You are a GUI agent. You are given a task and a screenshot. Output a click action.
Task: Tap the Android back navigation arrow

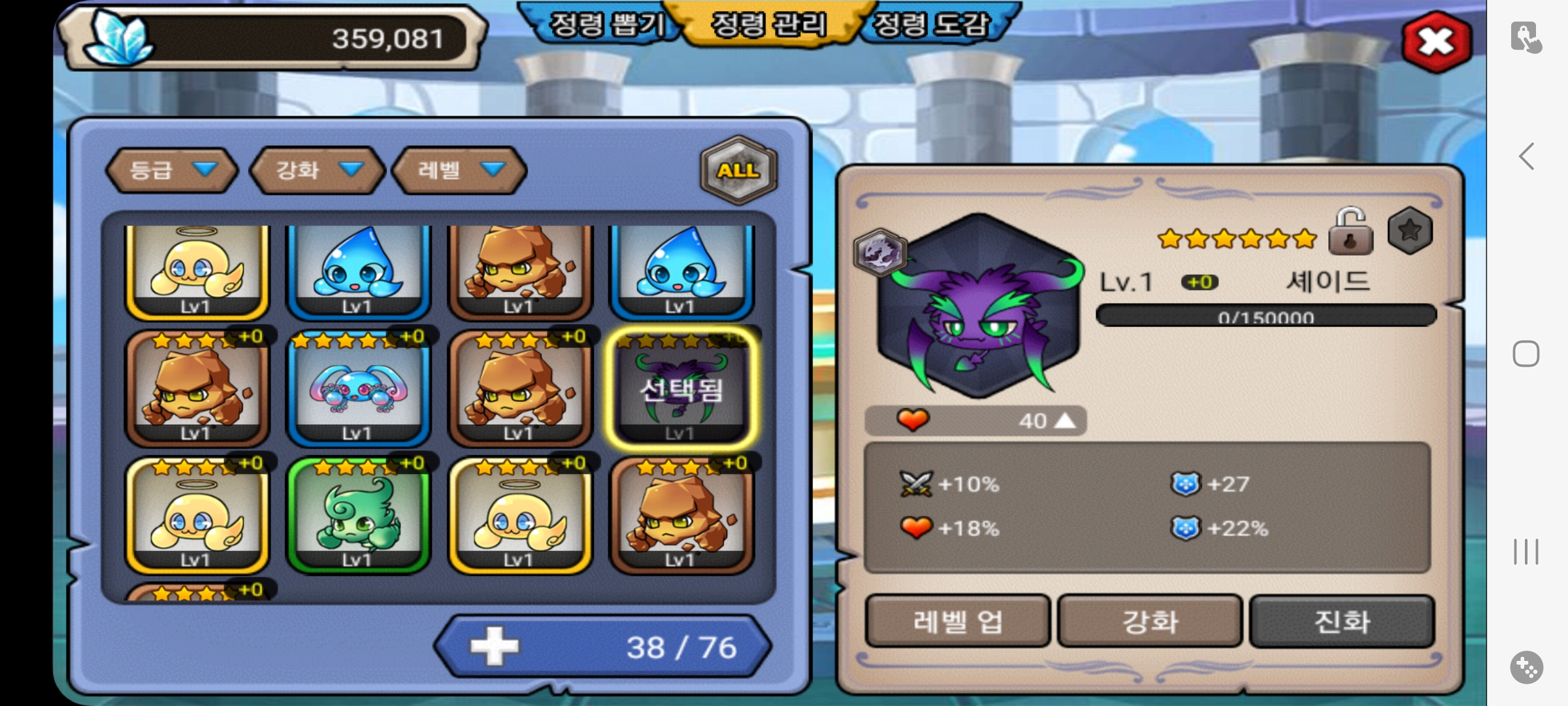coord(1526,157)
